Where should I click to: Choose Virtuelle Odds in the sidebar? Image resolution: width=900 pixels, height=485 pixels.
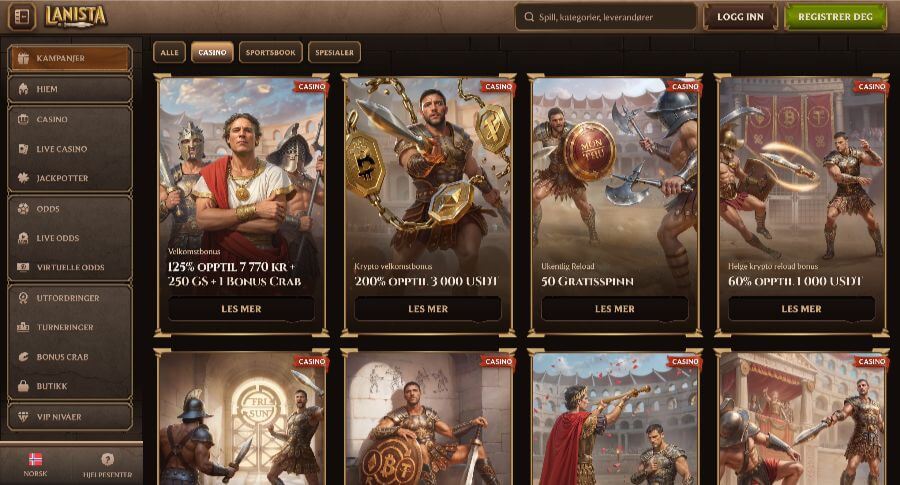point(69,267)
